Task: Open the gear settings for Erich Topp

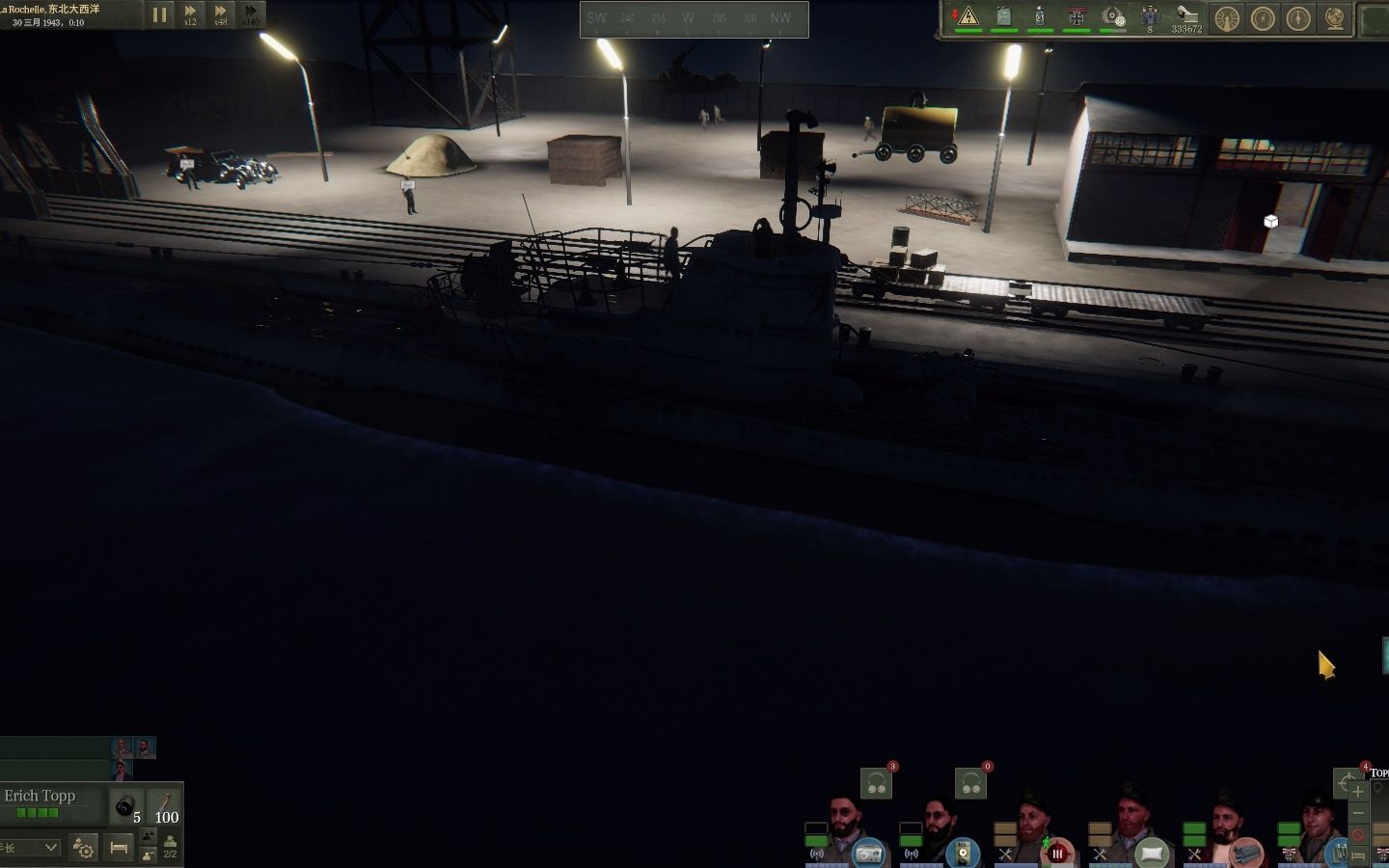Action: click(x=84, y=849)
